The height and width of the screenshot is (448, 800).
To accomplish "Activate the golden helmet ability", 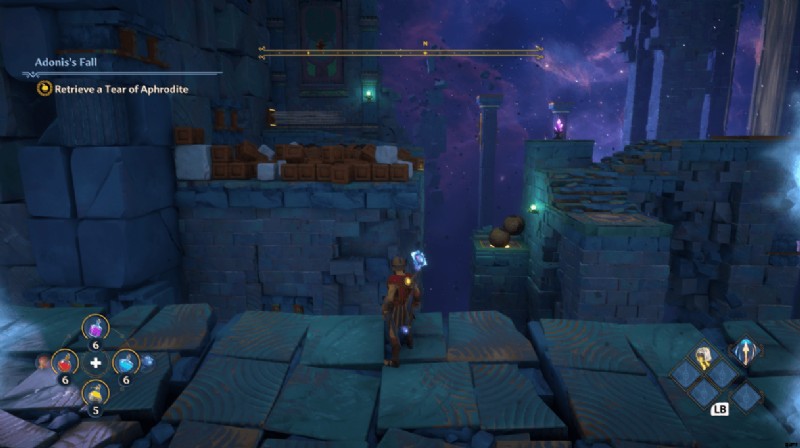I will point(704,356).
